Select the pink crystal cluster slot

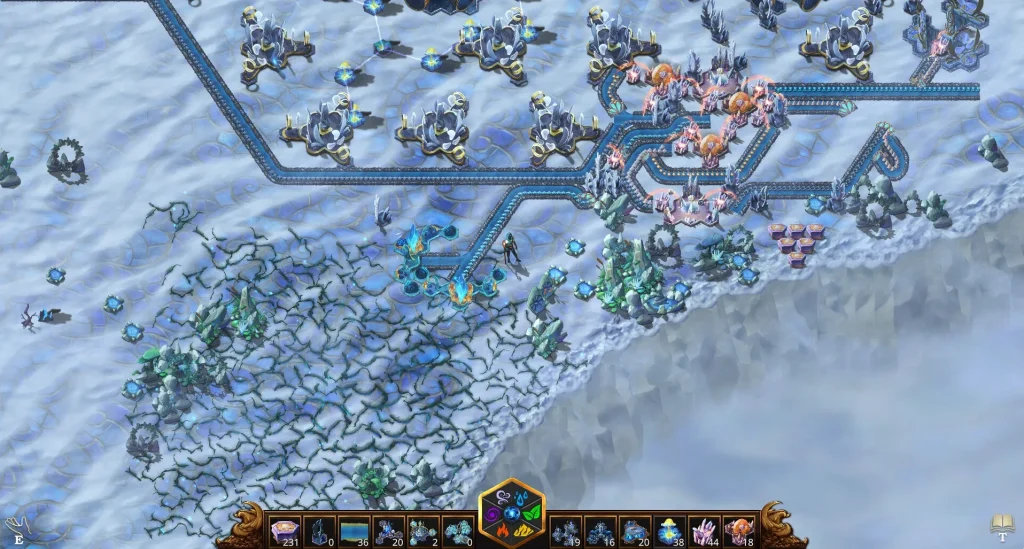[704, 531]
